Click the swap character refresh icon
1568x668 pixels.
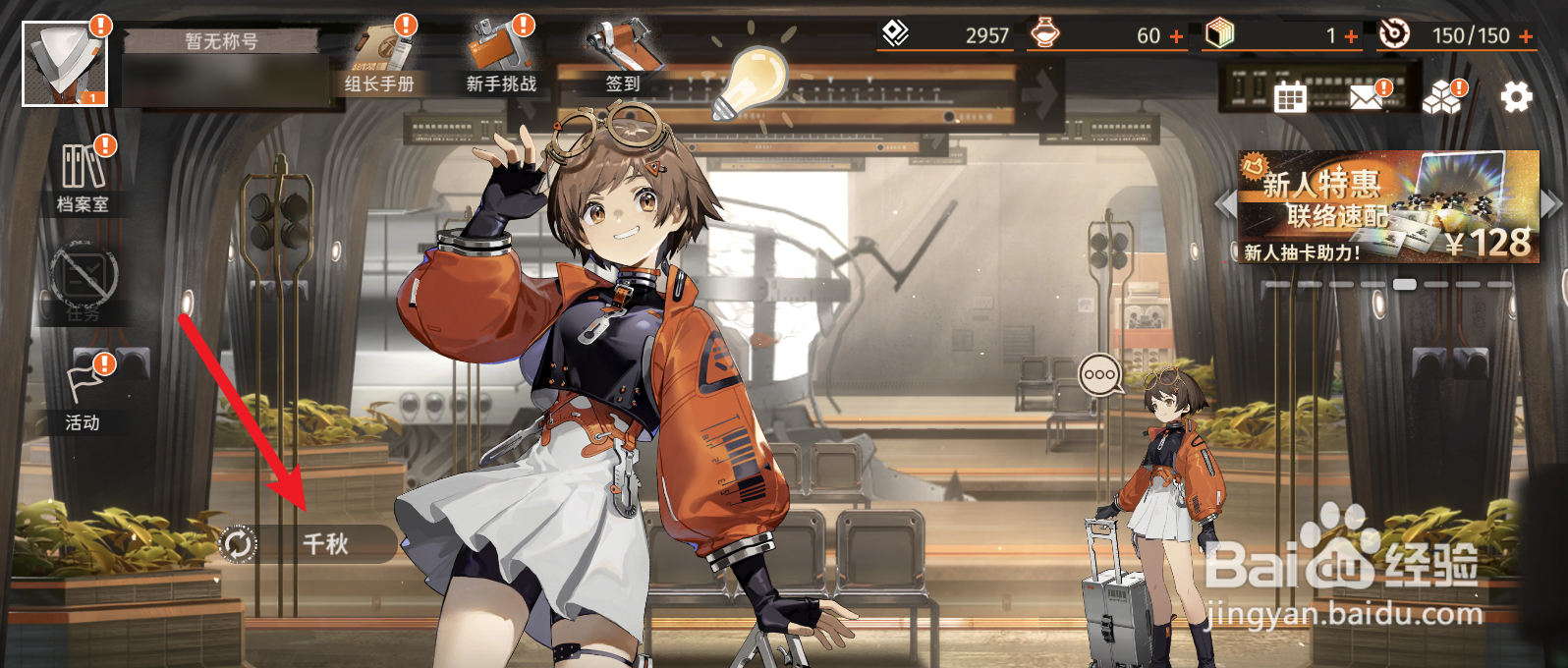[x=237, y=543]
